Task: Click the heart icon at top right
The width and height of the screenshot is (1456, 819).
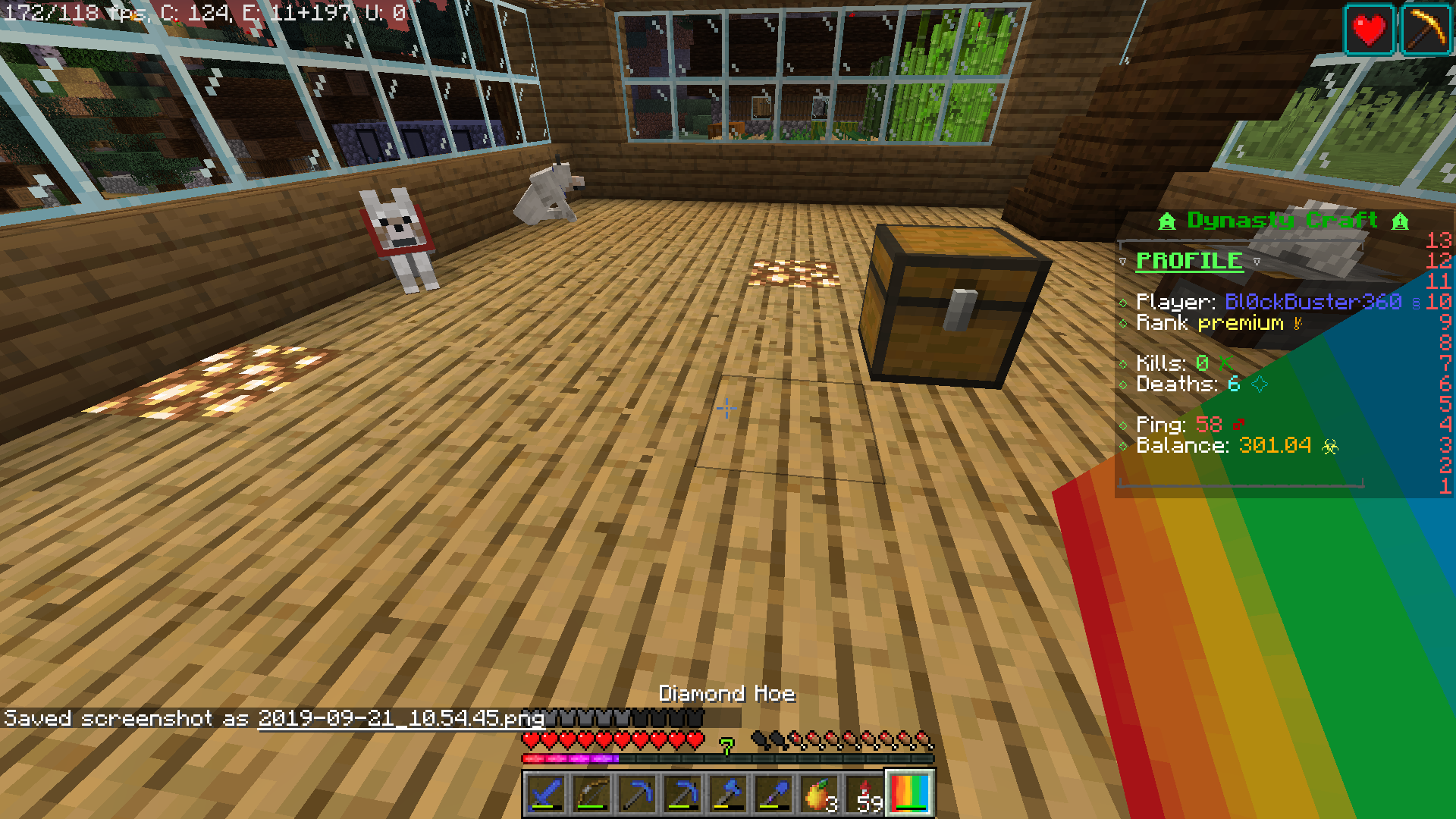Action: pyautogui.click(x=1369, y=30)
